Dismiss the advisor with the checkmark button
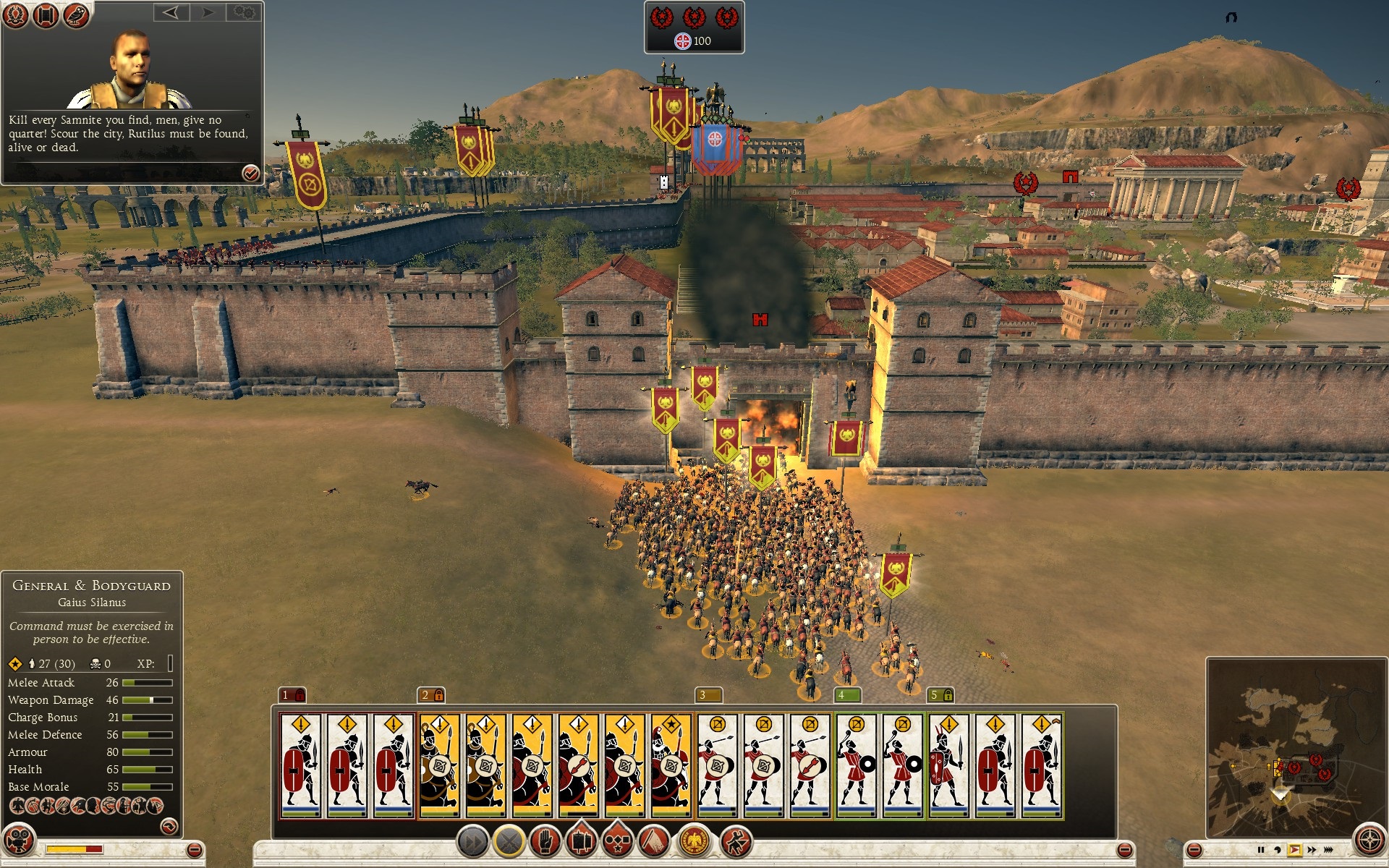This screenshot has height=868, width=1389. (250, 174)
